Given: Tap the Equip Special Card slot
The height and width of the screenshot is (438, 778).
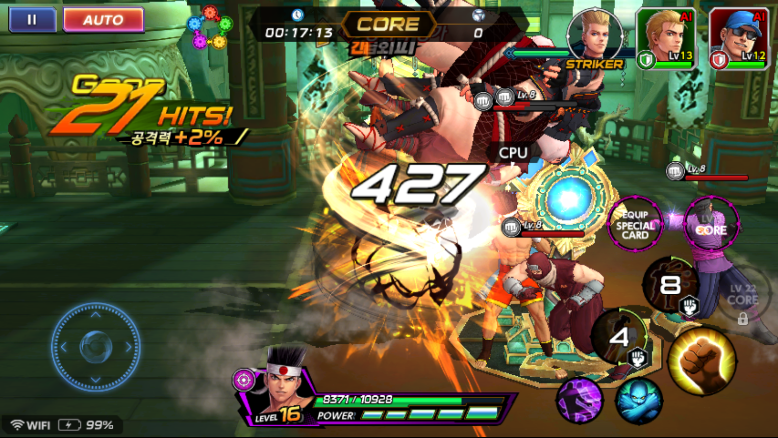Looking at the screenshot, I should pos(635,225).
